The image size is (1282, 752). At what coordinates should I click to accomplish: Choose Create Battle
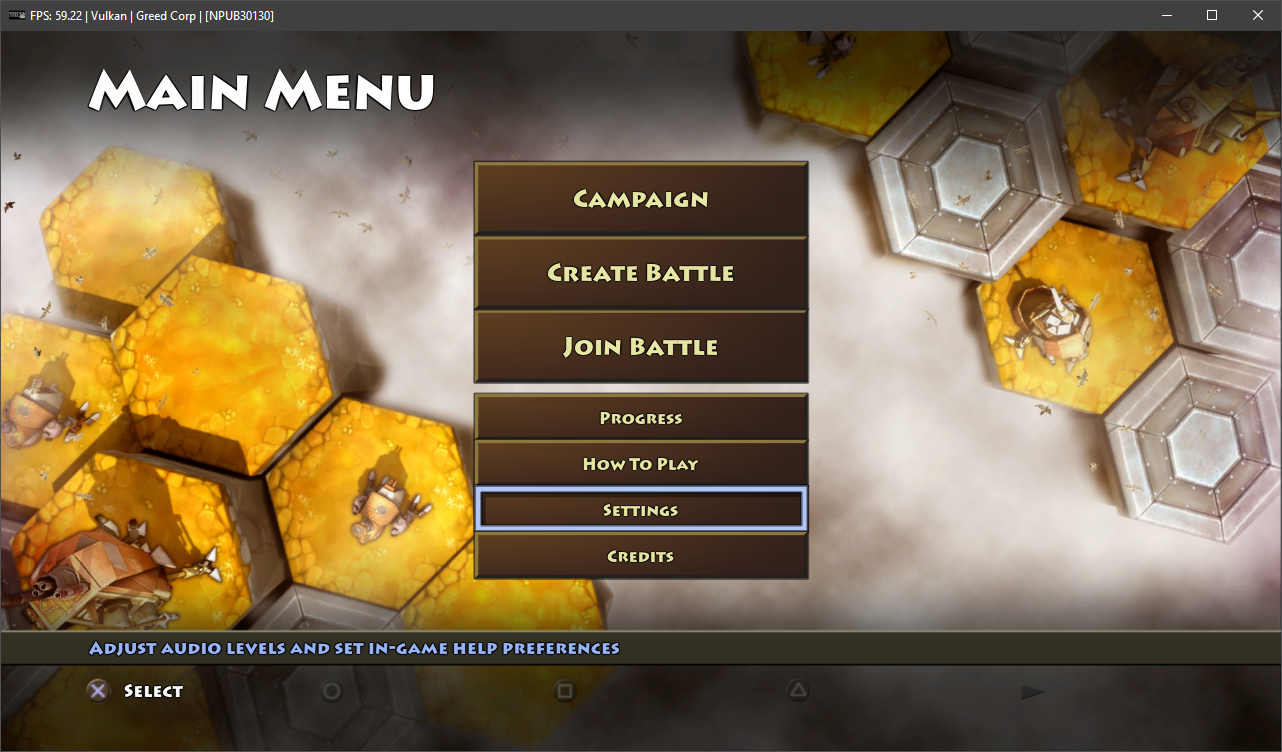click(x=640, y=273)
